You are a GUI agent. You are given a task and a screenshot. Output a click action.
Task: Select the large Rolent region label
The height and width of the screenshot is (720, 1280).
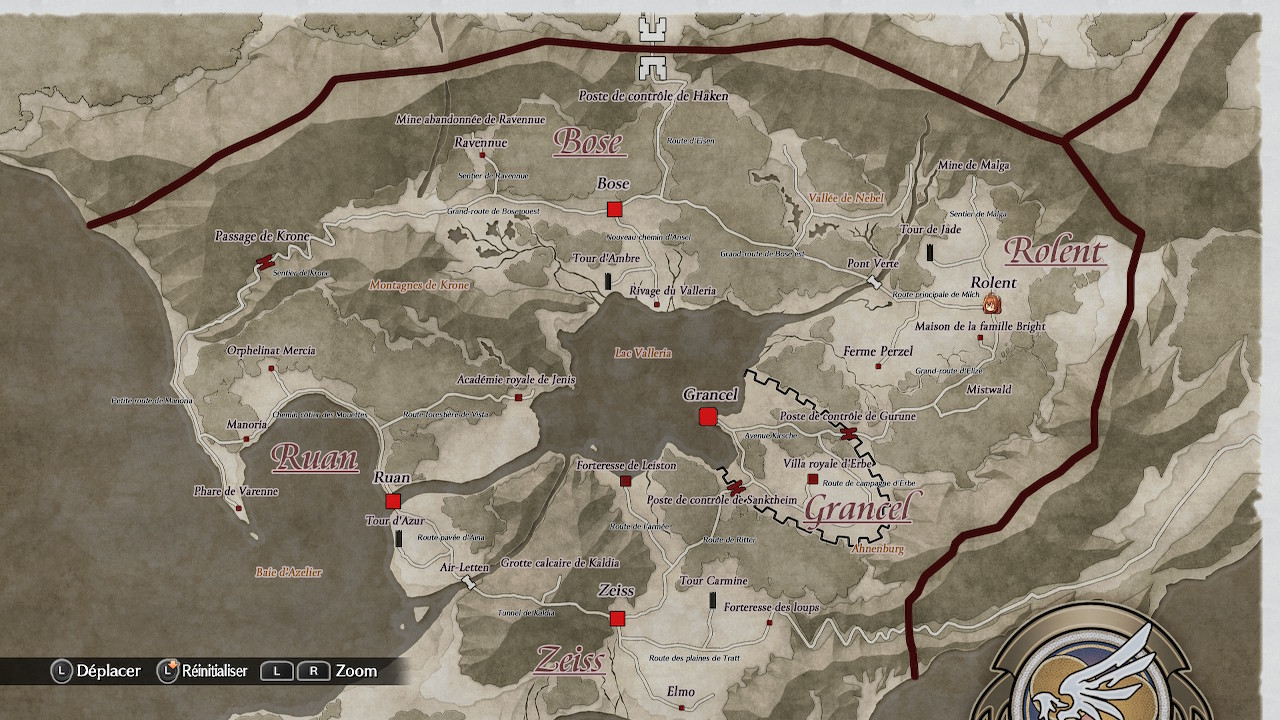click(1055, 250)
